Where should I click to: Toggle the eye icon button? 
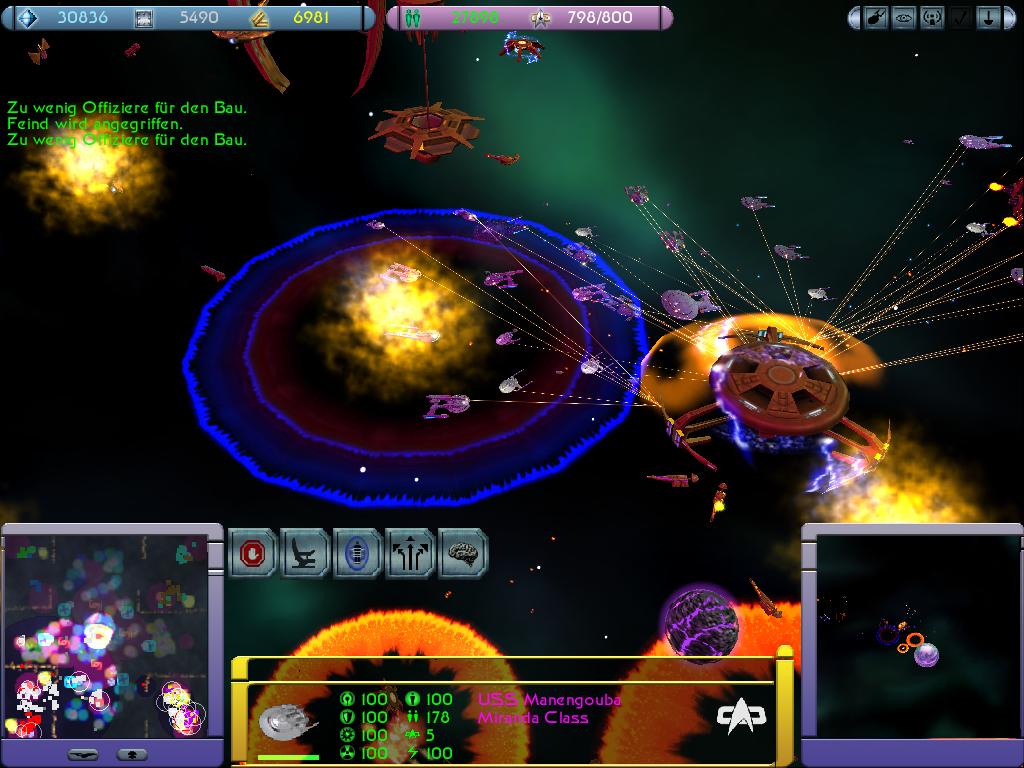coord(905,18)
